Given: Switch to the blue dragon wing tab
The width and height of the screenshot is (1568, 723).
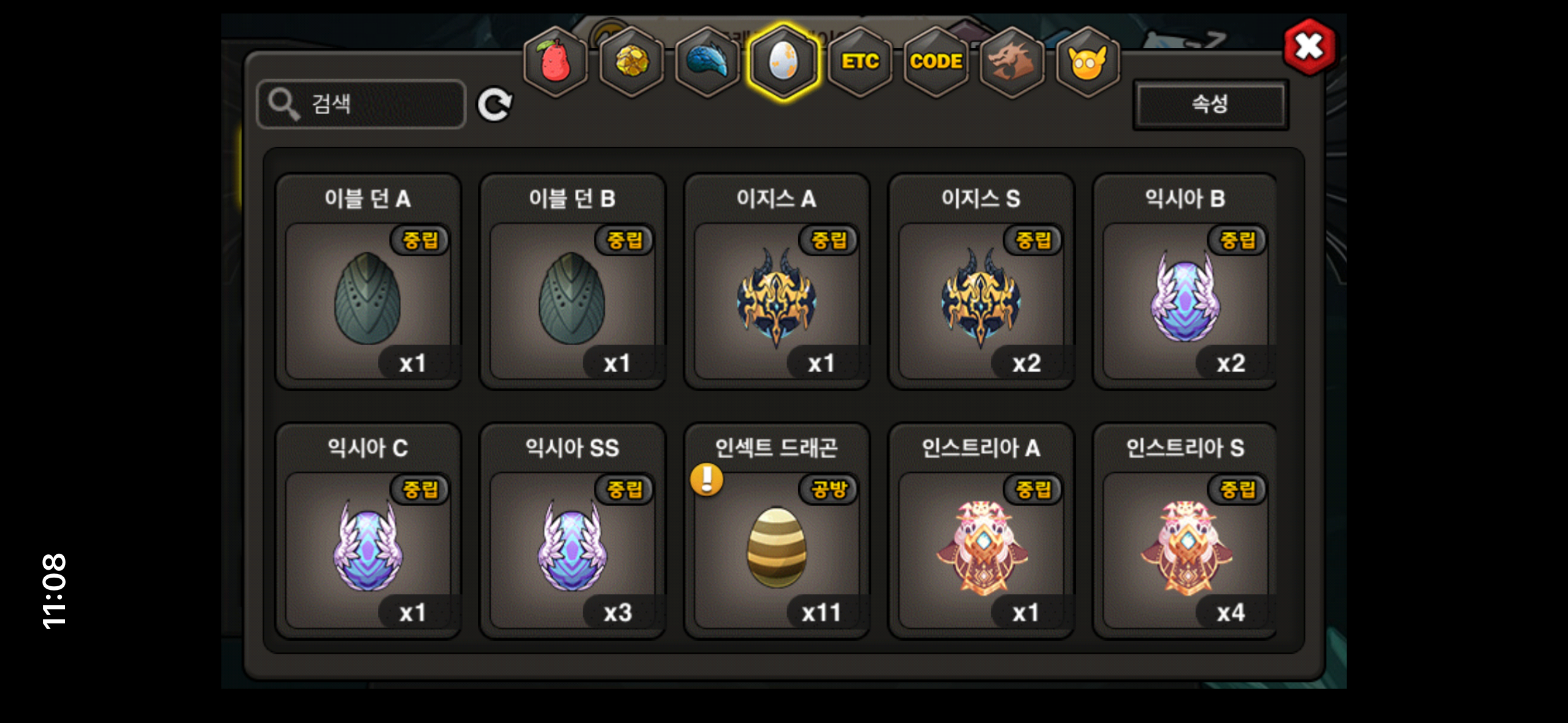Looking at the screenshot, I should 707,61.
